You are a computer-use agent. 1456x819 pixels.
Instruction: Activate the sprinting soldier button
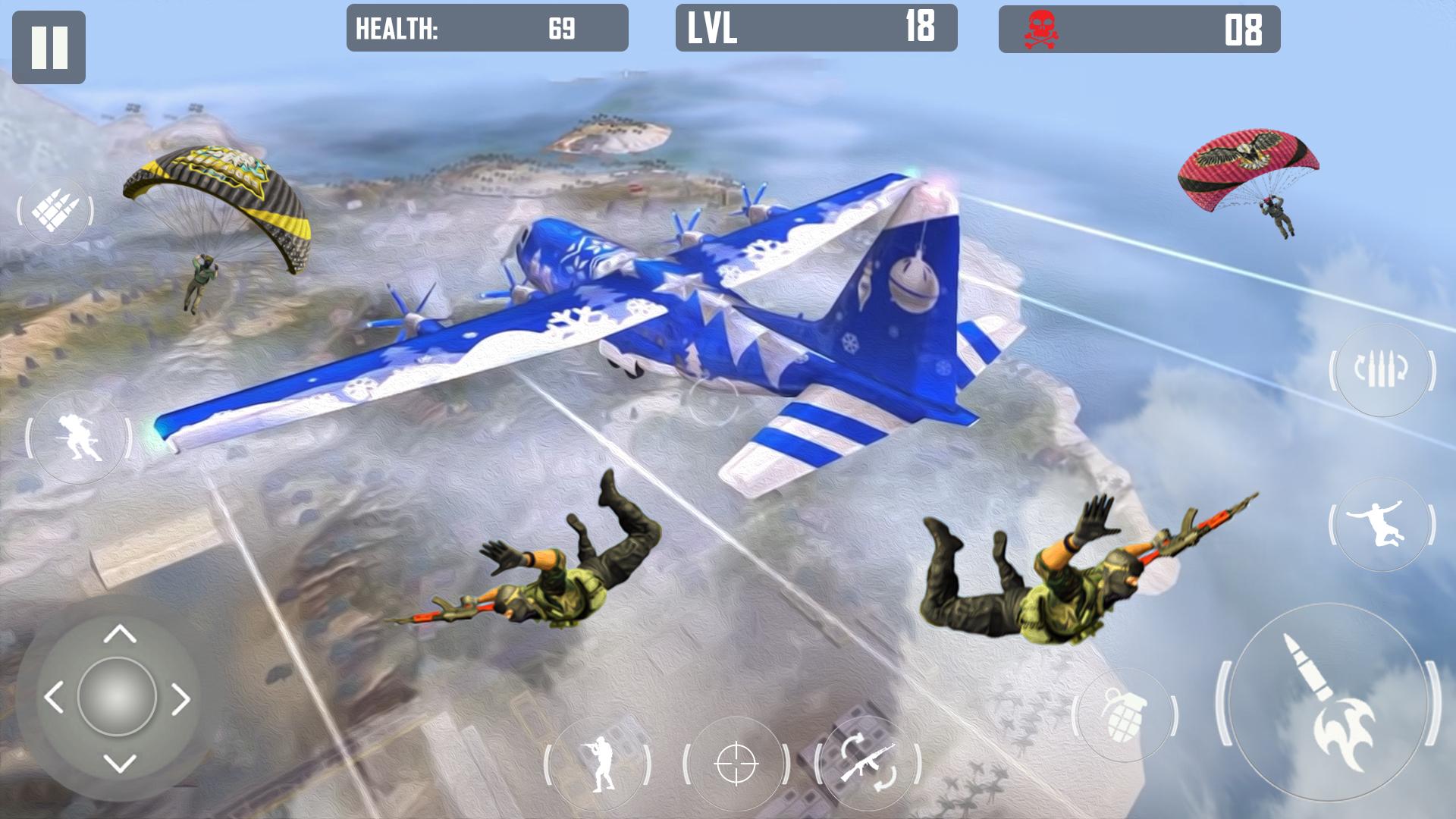(79, 438)
